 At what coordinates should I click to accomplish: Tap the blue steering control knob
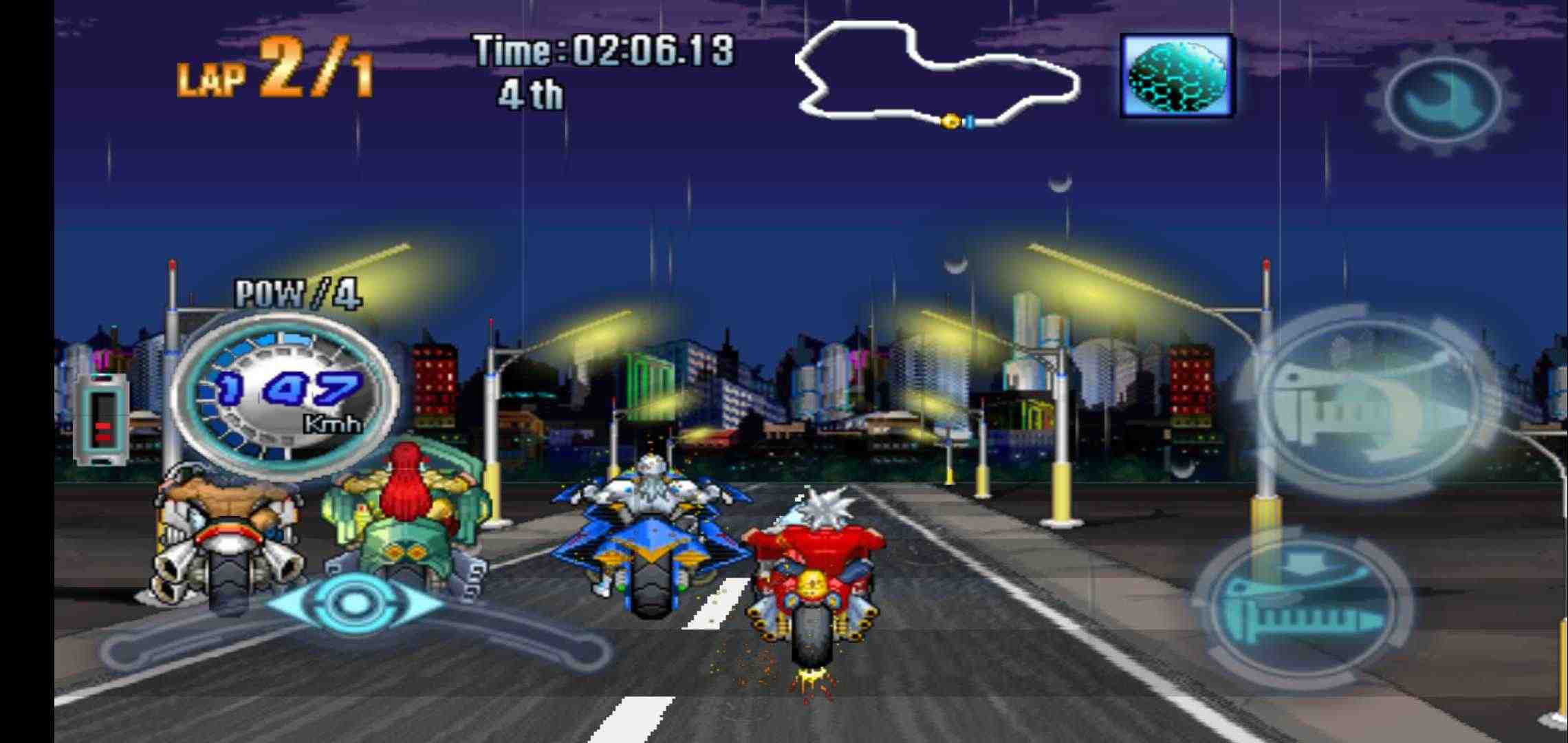(354, 603)
